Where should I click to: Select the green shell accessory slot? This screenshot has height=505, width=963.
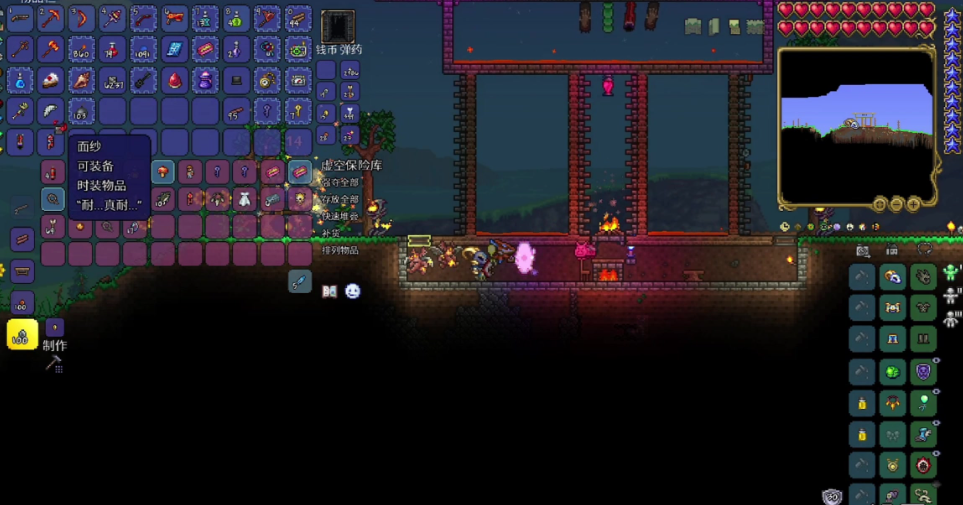[891, 372]
